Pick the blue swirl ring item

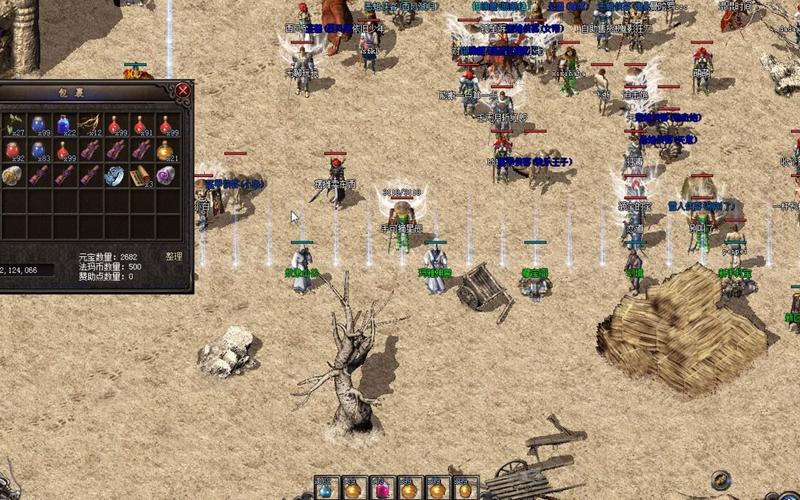click(x=115, y=175)
